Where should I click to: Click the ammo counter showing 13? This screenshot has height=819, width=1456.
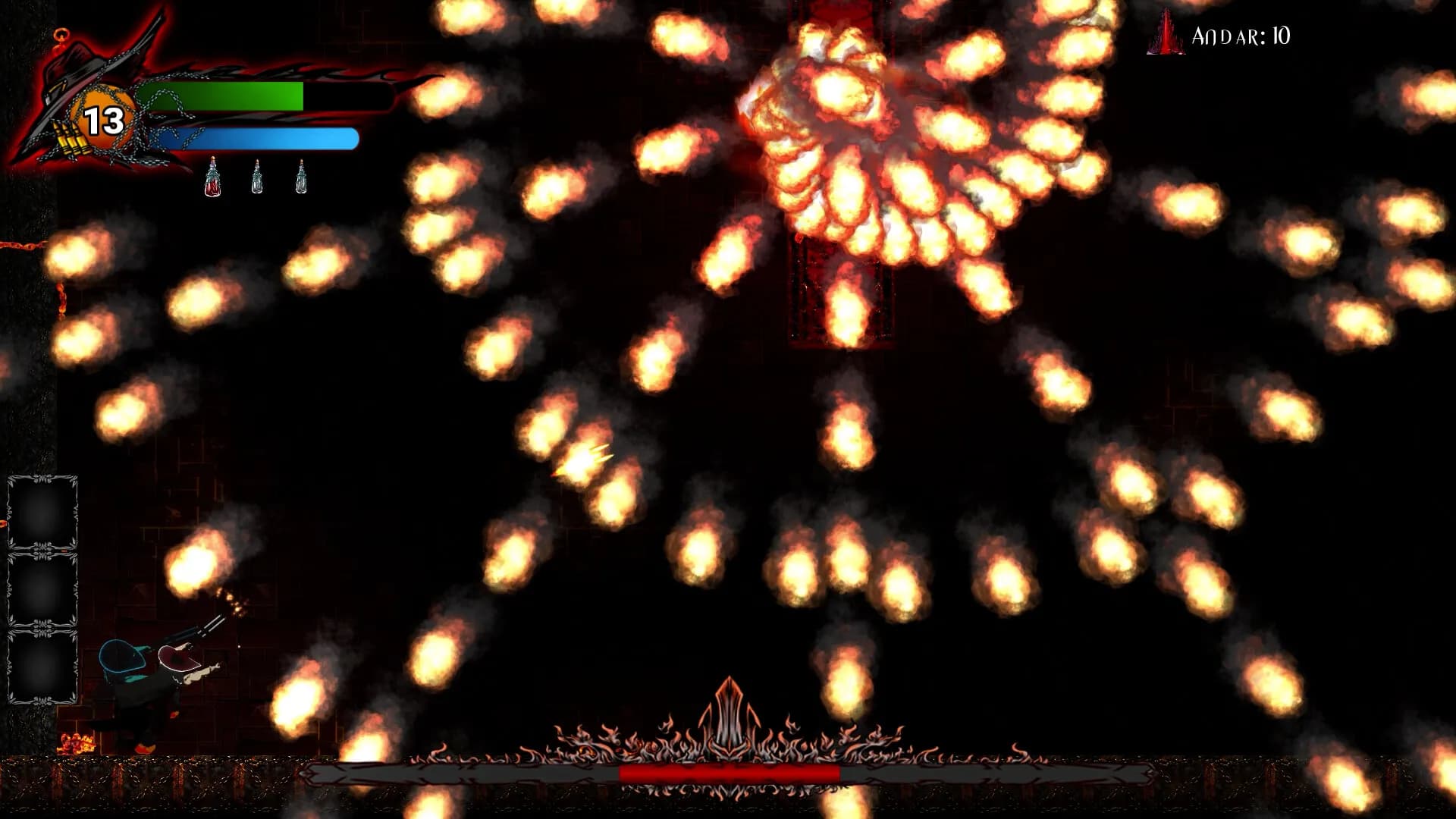click(104, 119)
